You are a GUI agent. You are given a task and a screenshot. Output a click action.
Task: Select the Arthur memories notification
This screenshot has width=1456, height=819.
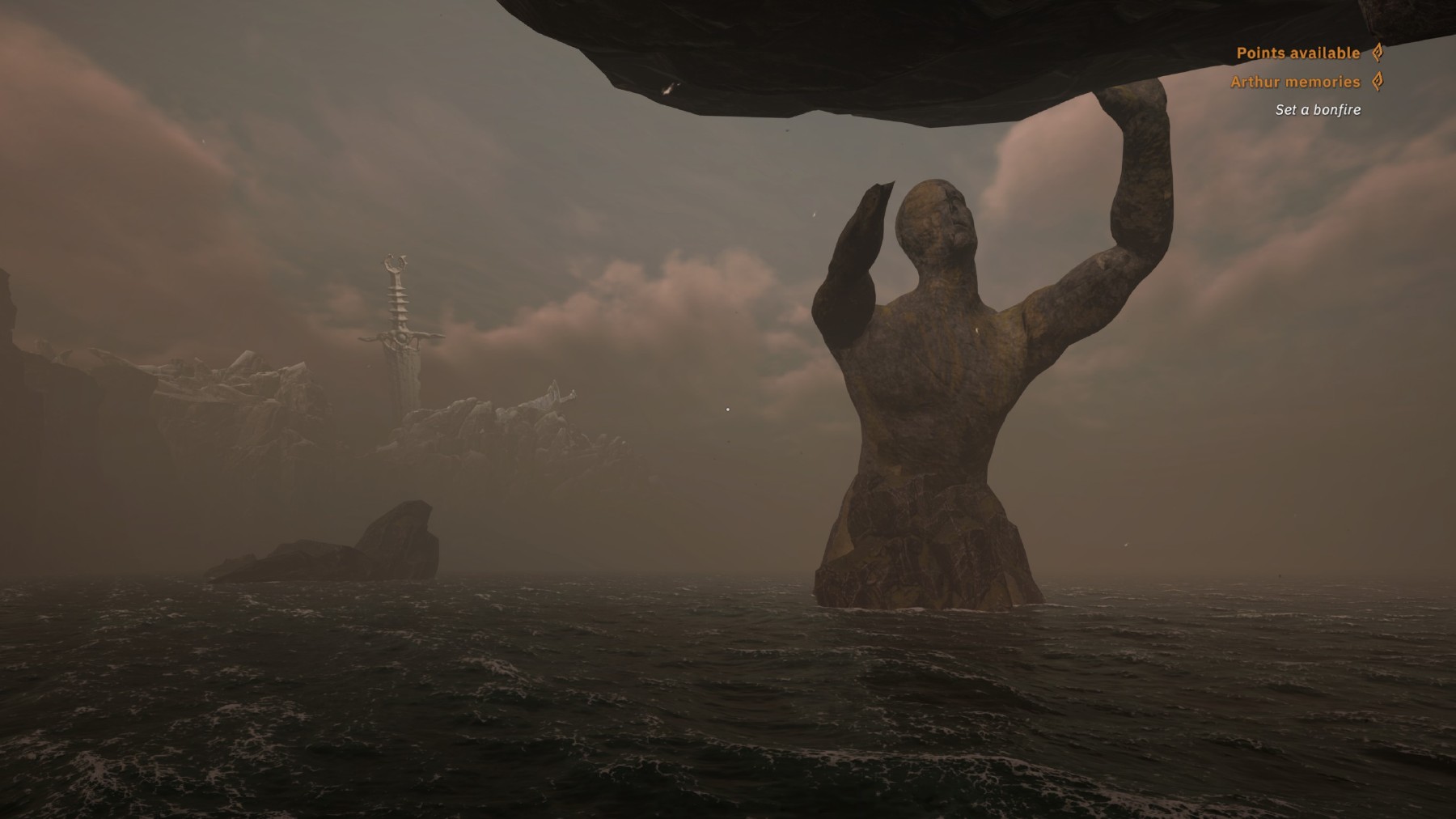(x=1295, y=82)
